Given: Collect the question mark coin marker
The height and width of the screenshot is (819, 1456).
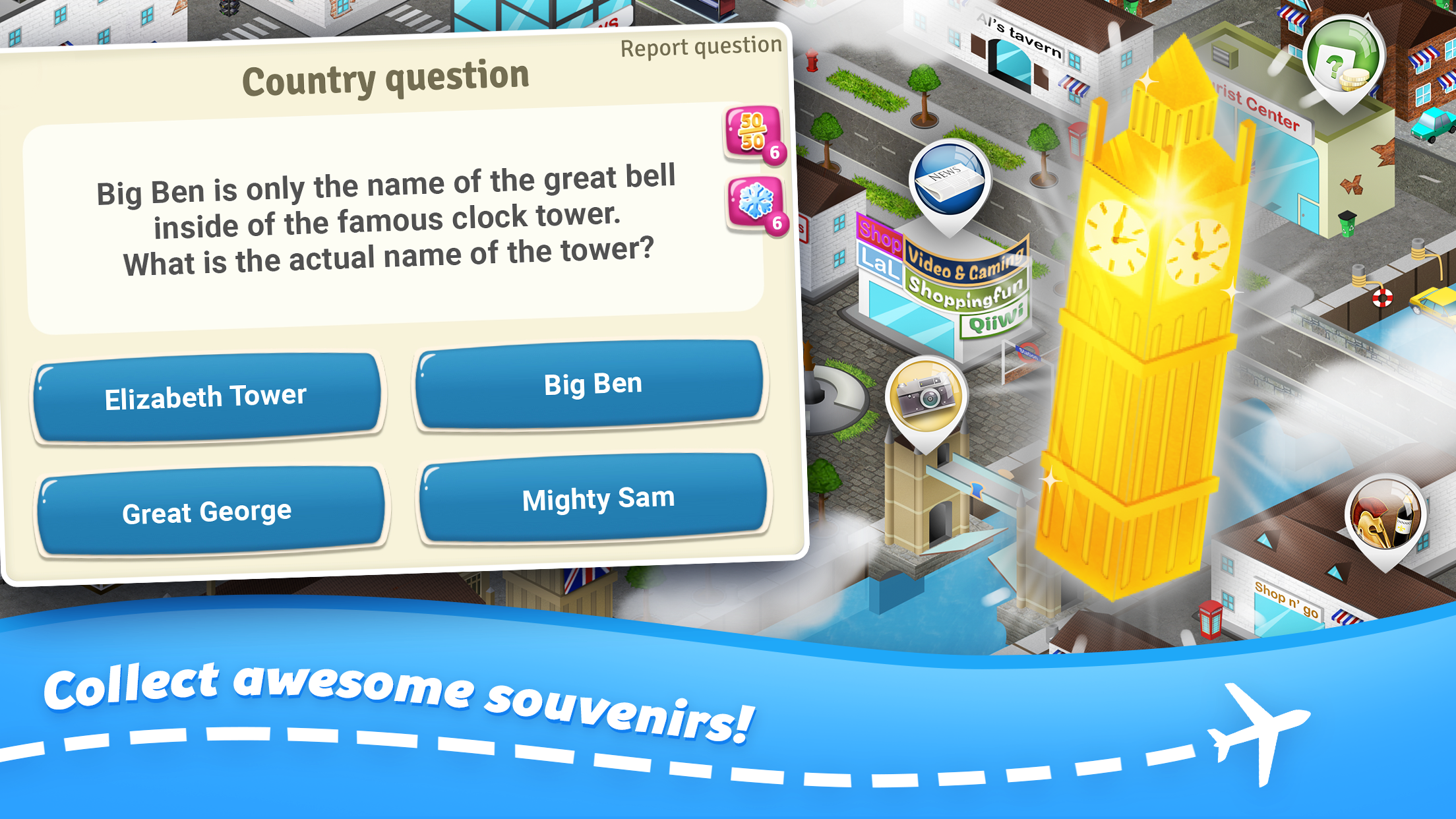Looking at the screenshot, I should click(x=1346, y=59).
